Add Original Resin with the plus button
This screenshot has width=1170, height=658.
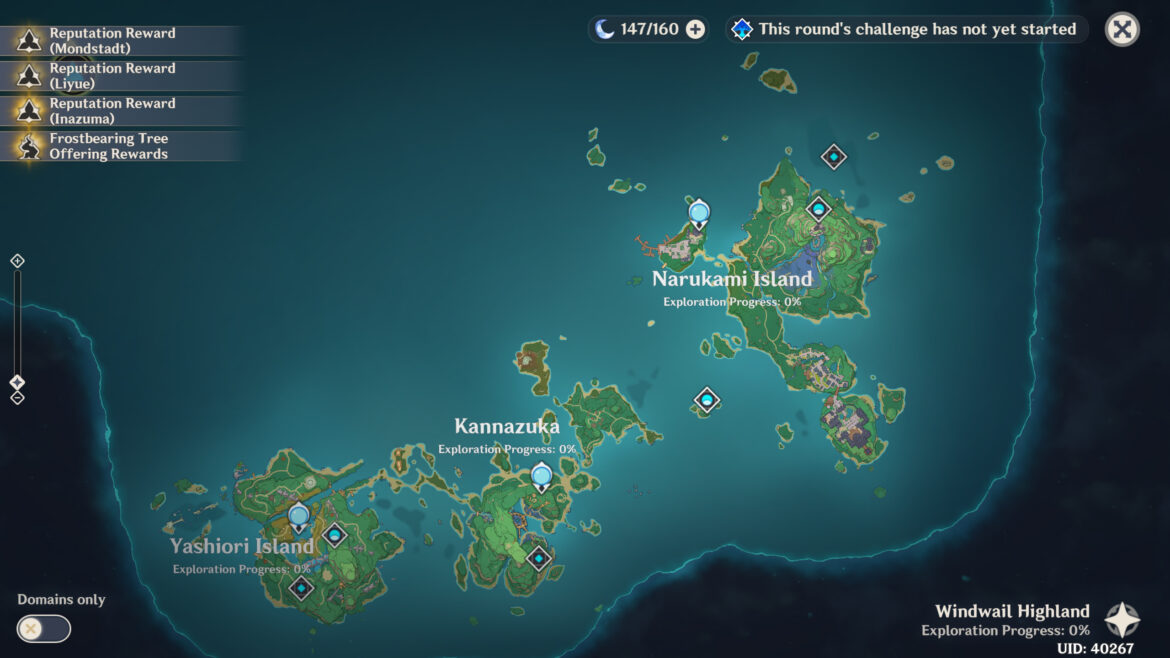(x=695, y=30)
